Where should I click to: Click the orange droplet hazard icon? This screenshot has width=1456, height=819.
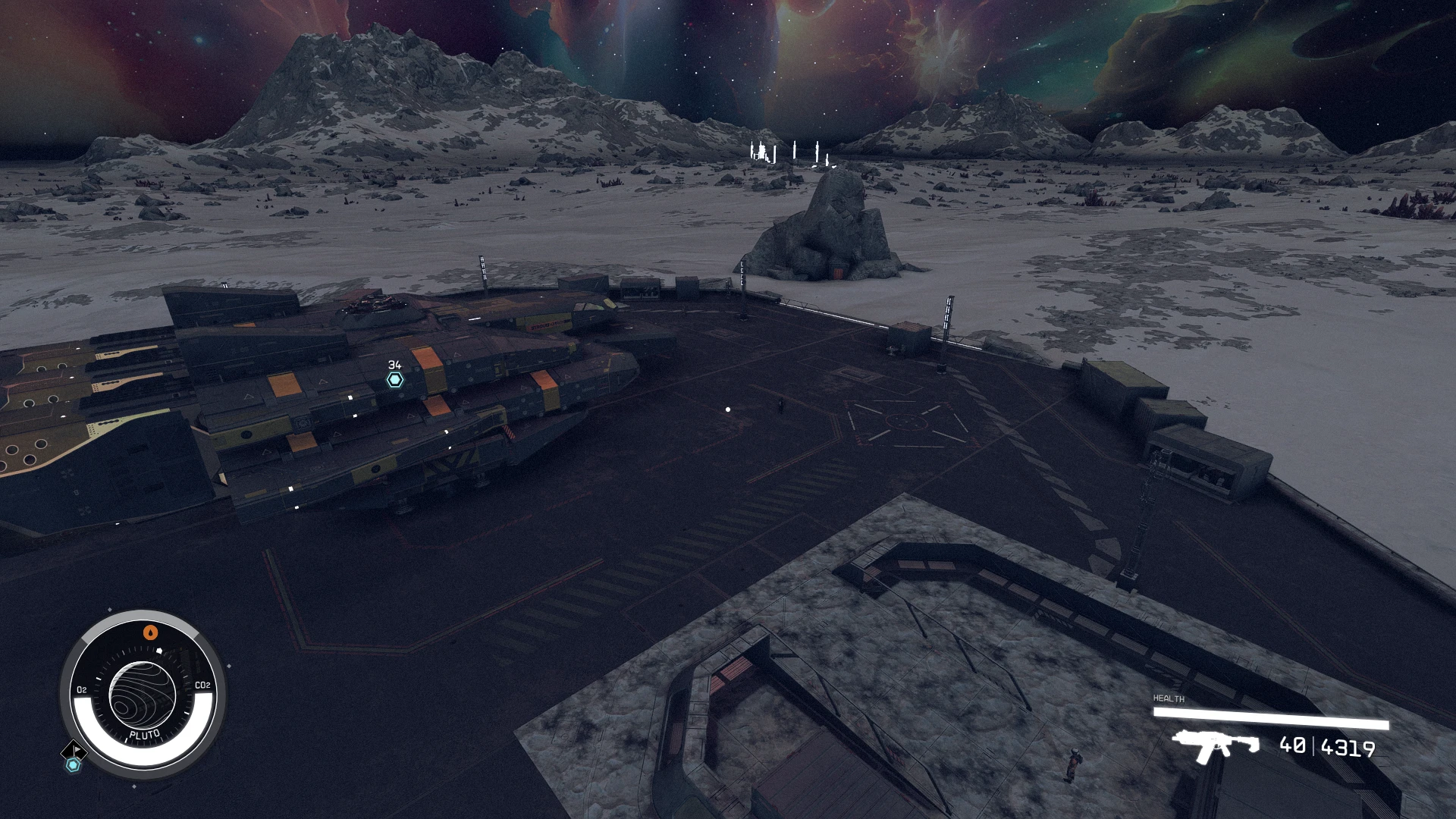[151, 632]
